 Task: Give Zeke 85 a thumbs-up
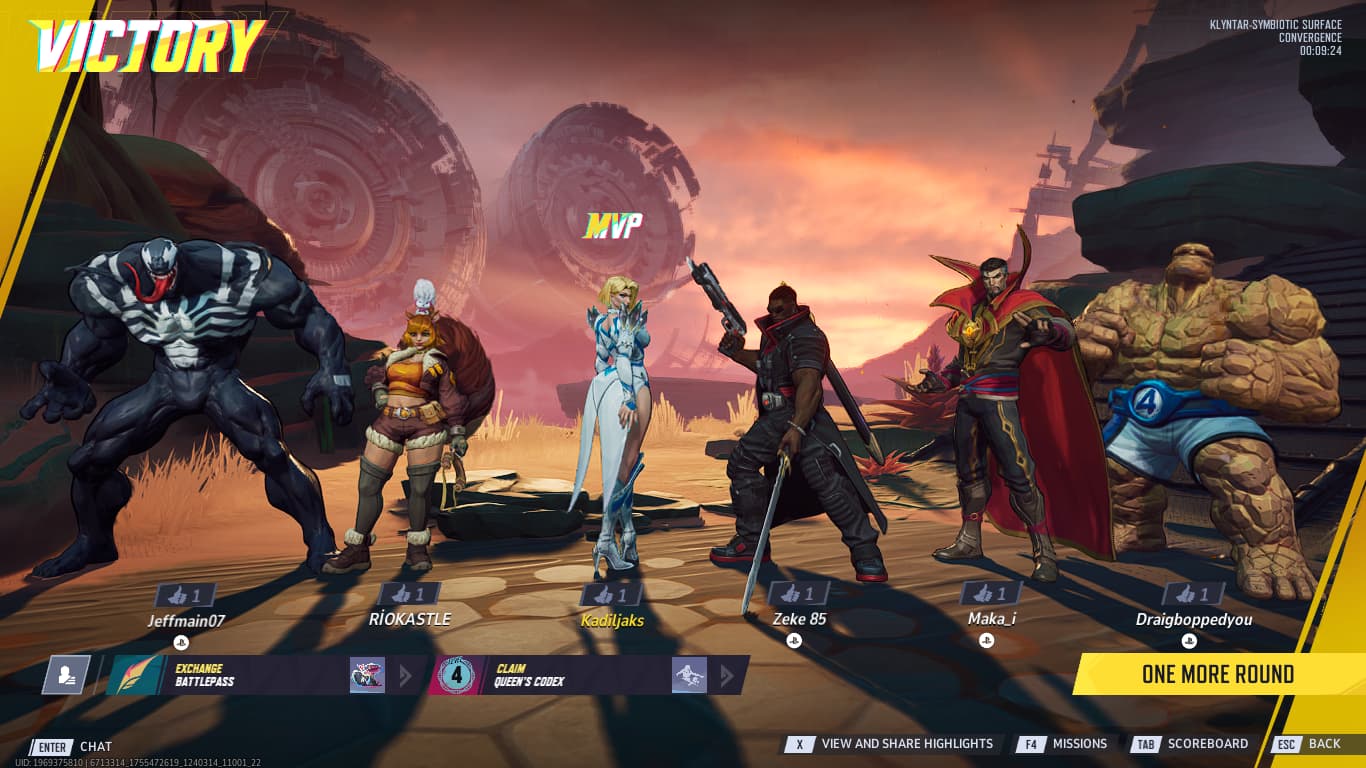click(x=798, y=594)
